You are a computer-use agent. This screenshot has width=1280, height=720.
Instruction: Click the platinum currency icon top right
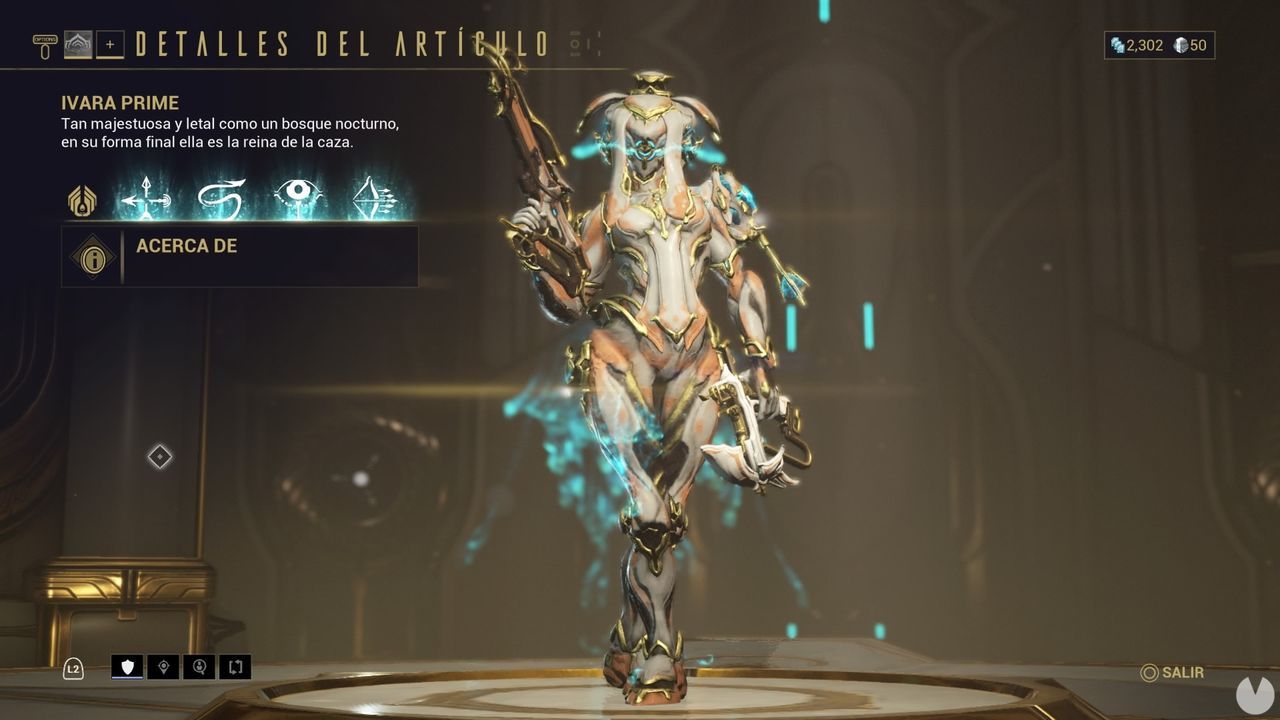[1116, 45]
